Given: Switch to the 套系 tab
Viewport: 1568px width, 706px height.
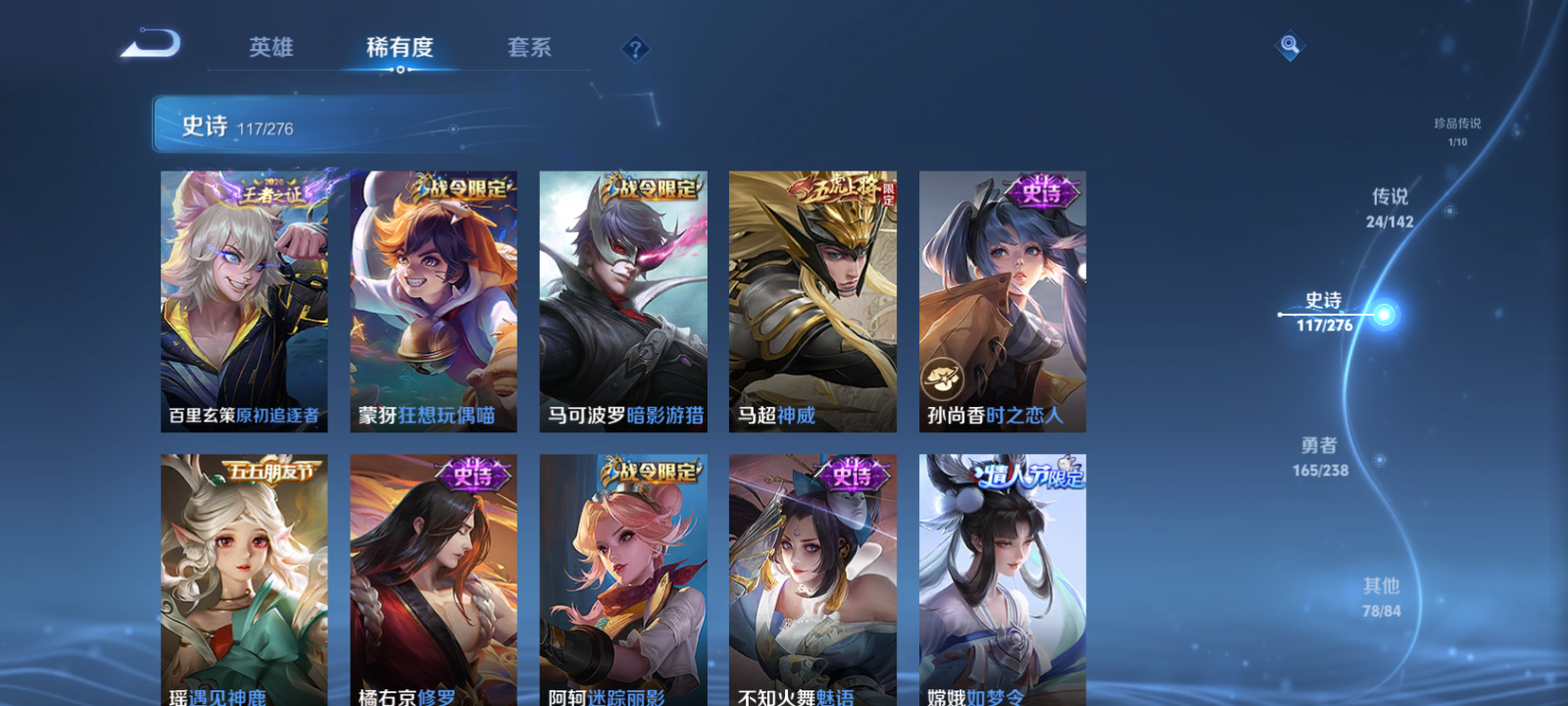Looking at the screenshot, I should (x=527, y=47).
